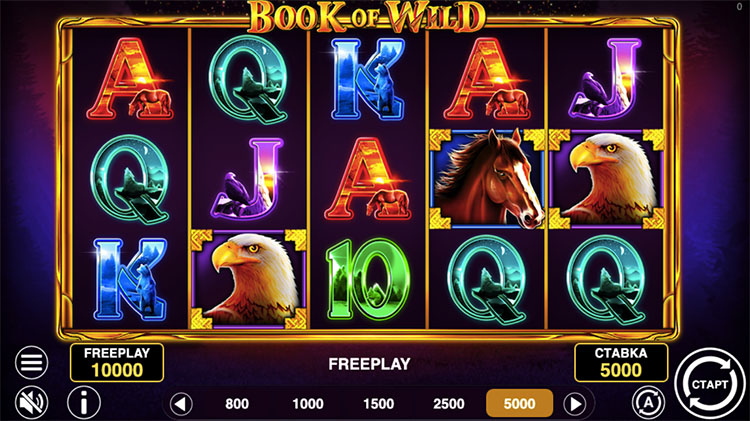
Task: Pick the 2500 bet option
Action: [447, 404]
